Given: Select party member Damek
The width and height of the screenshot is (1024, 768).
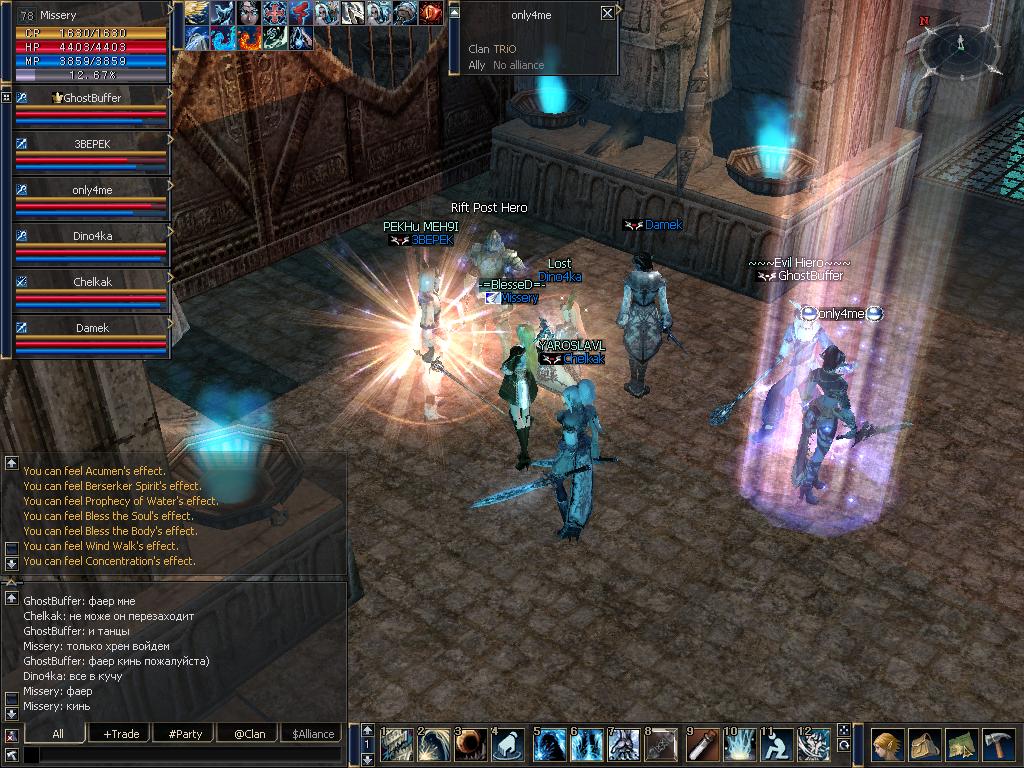Looking at the screenshot, I should (x=92, y=328).
